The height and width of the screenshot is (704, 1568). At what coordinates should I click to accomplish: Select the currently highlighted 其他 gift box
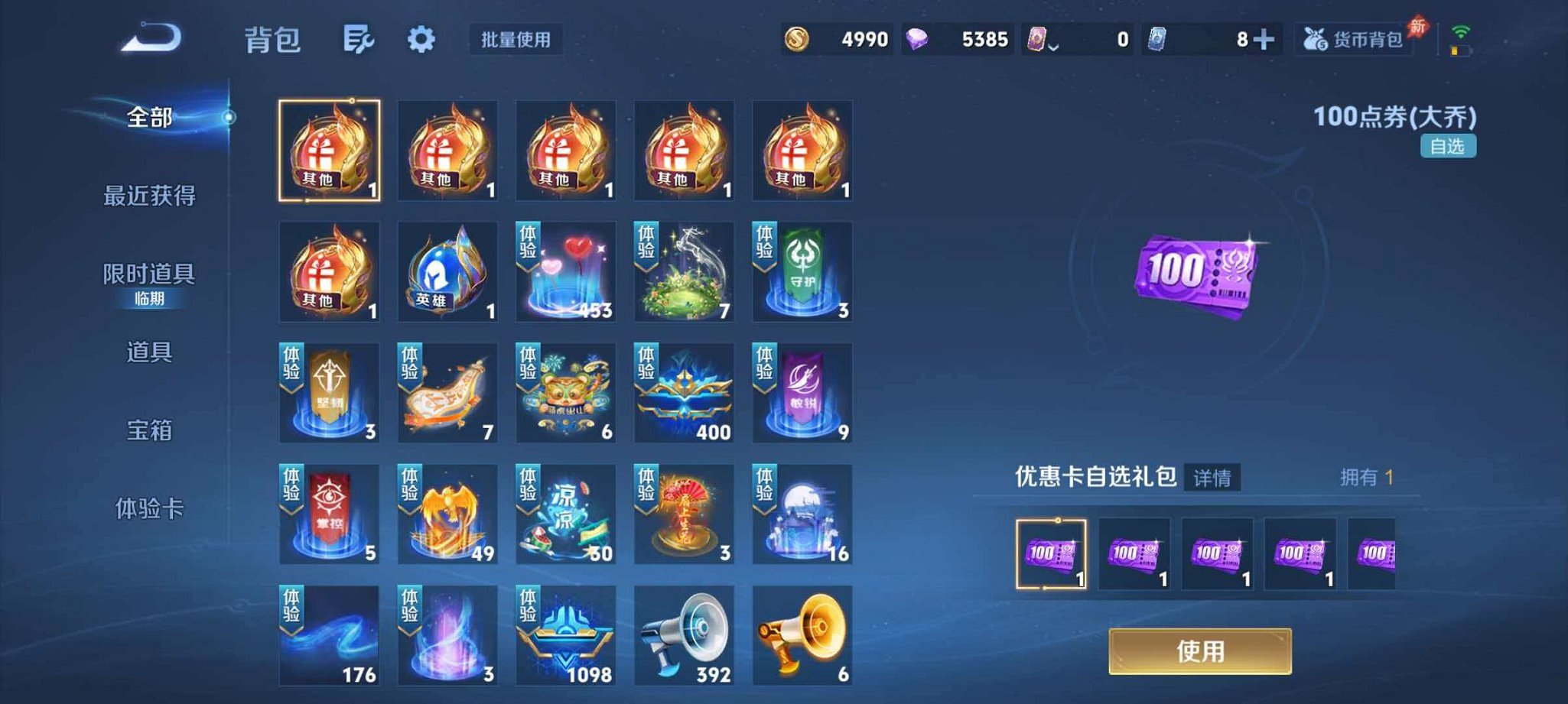[329, 150]
